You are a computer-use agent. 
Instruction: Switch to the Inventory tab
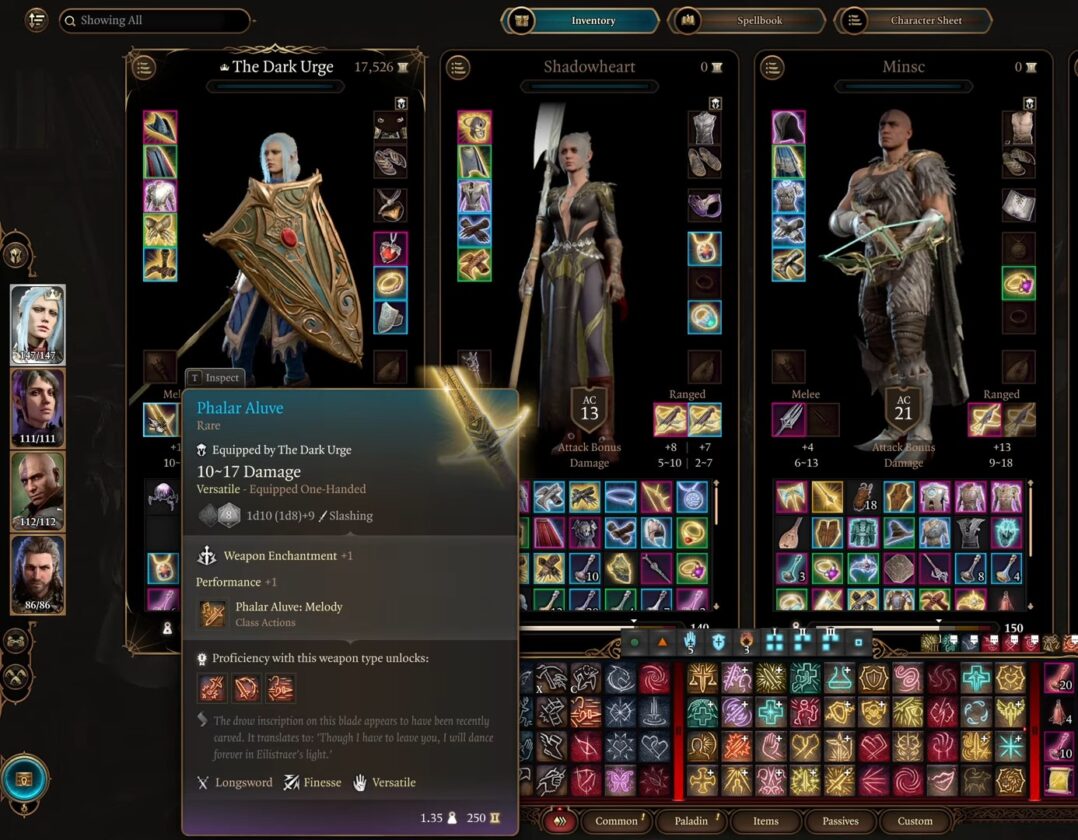[582, 20]
